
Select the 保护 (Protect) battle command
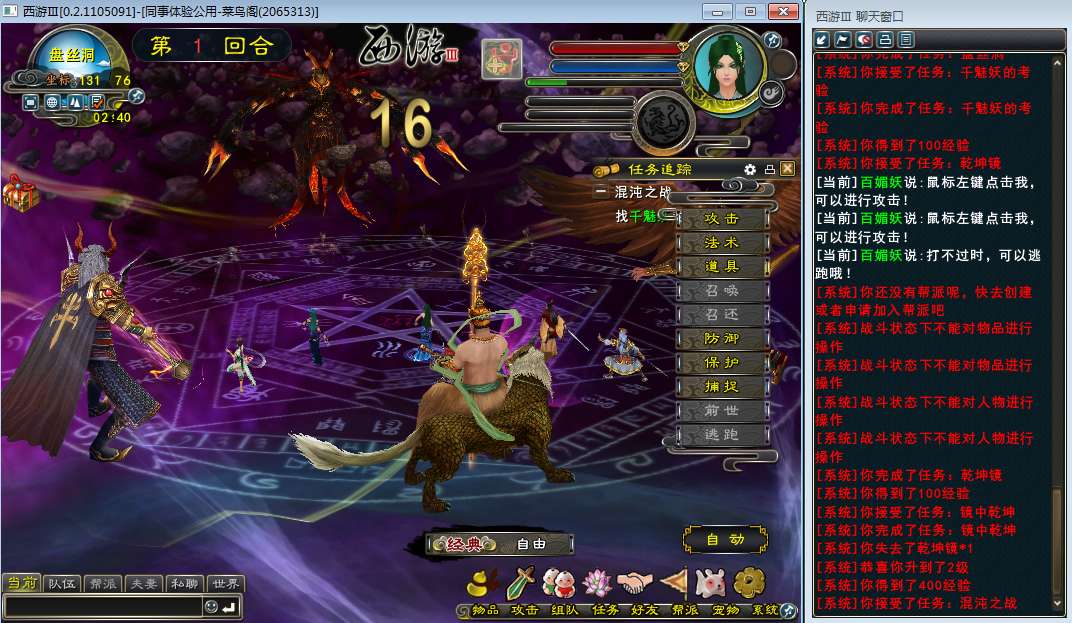[x=722, y=363]
